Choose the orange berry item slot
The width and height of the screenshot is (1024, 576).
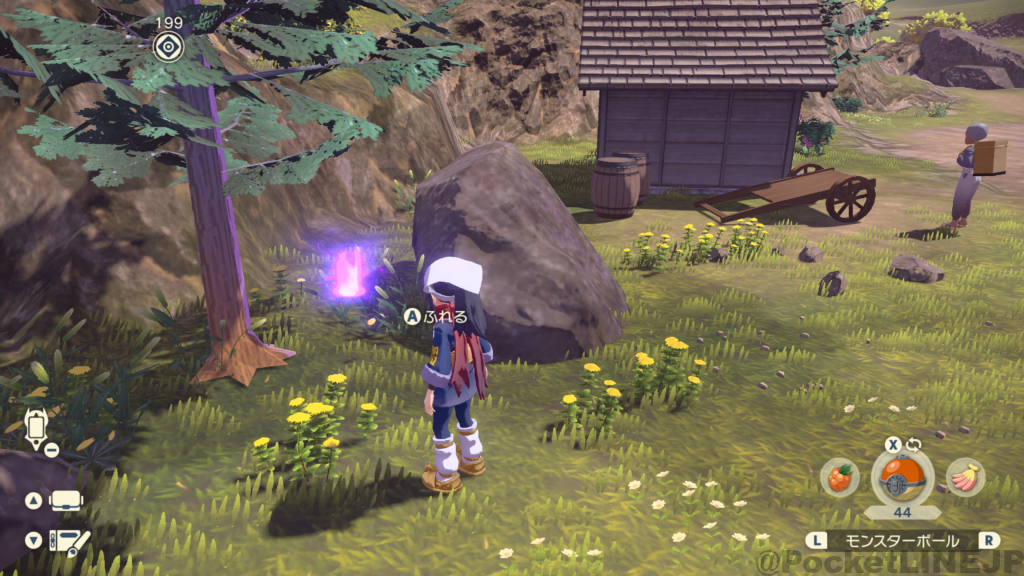[839, 478]
